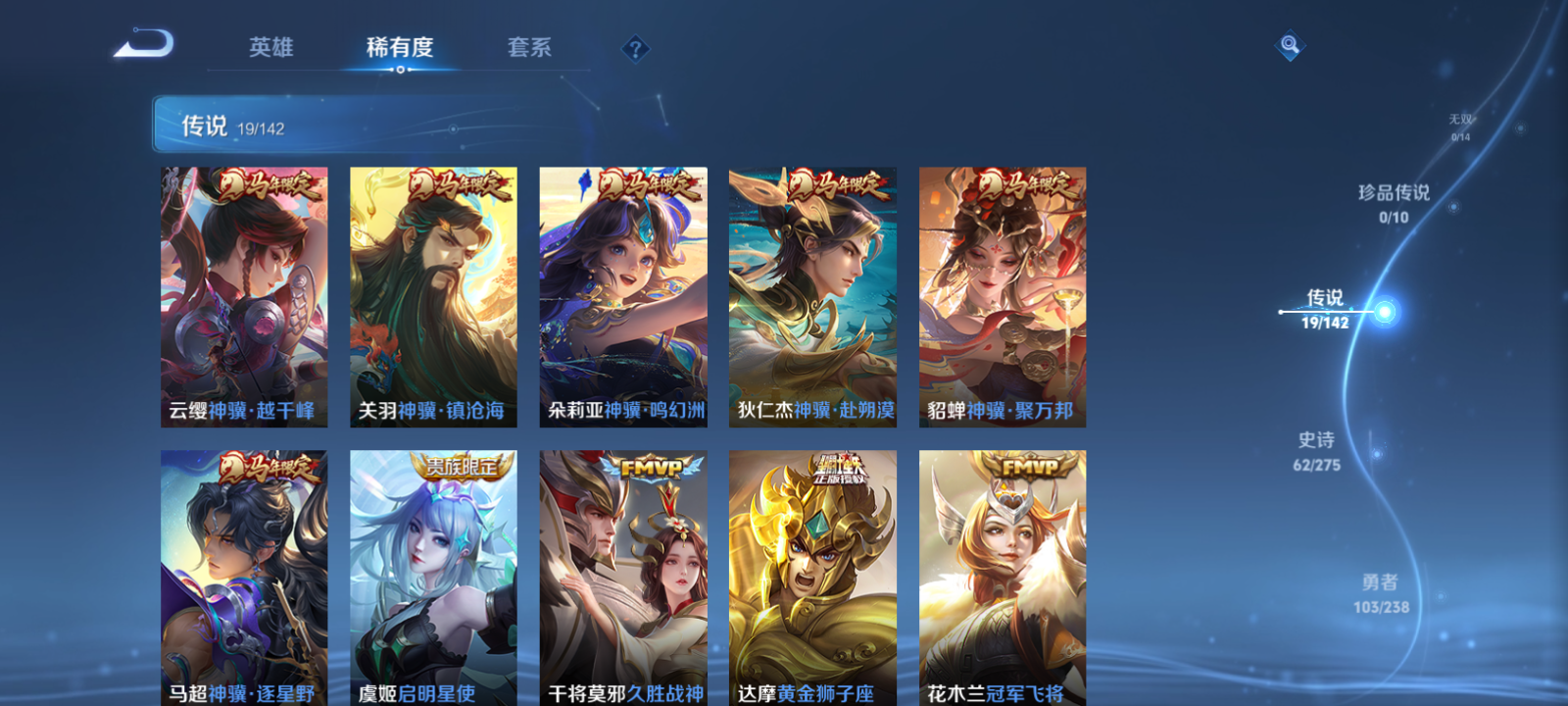Open the help question mark icon
The width and height of the screenshot is (1568, 706).
tap(638, 47)
